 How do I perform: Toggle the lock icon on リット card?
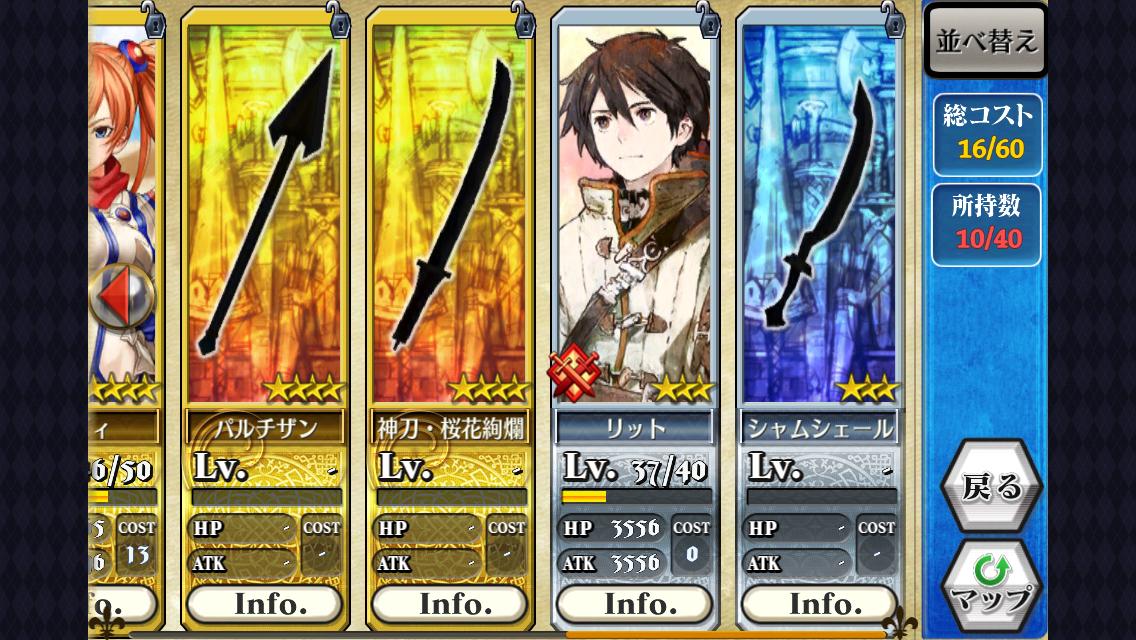click(x=708, y=17)
